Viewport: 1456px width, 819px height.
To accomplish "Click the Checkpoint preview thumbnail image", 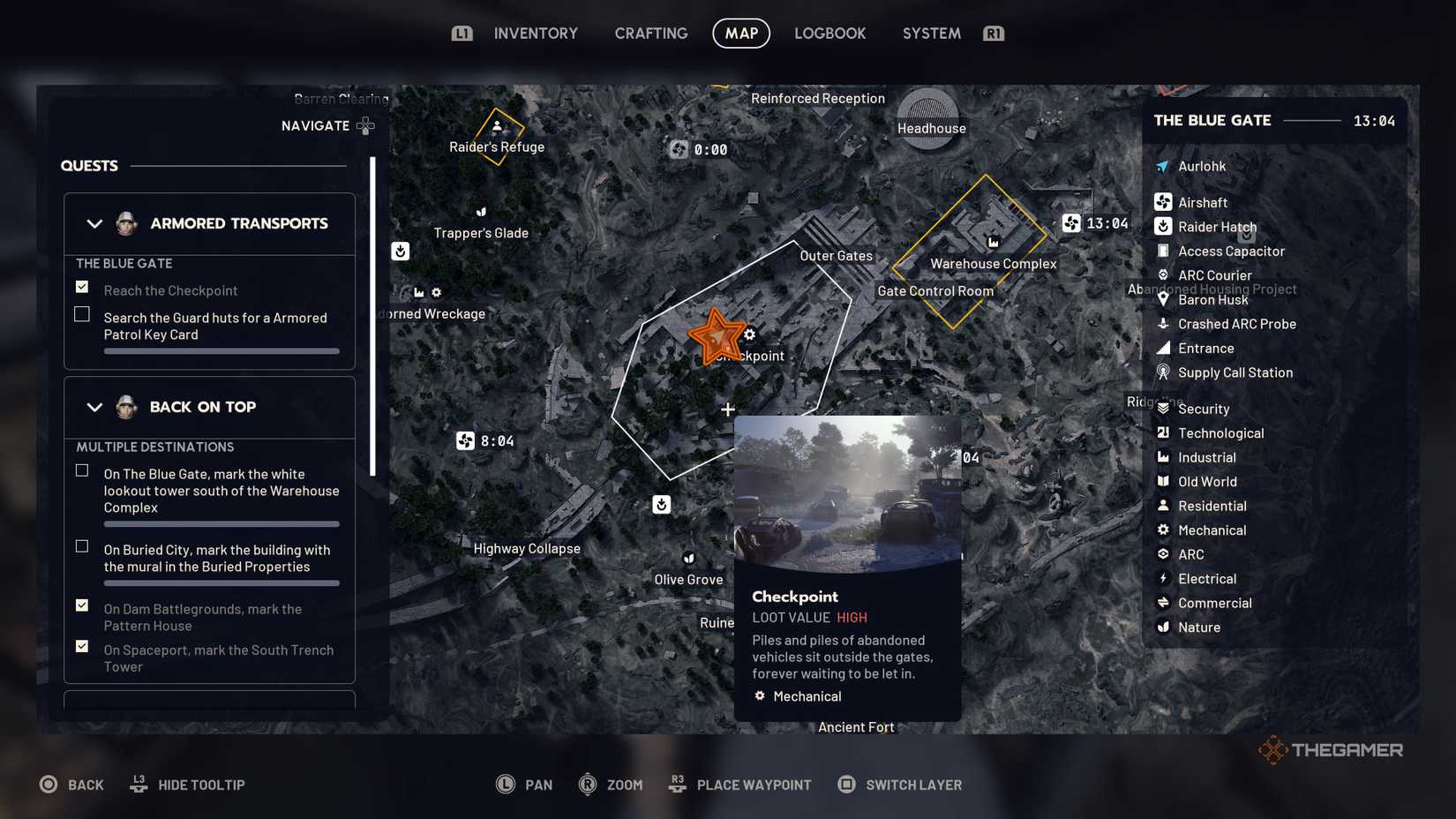I will [846, 491].
